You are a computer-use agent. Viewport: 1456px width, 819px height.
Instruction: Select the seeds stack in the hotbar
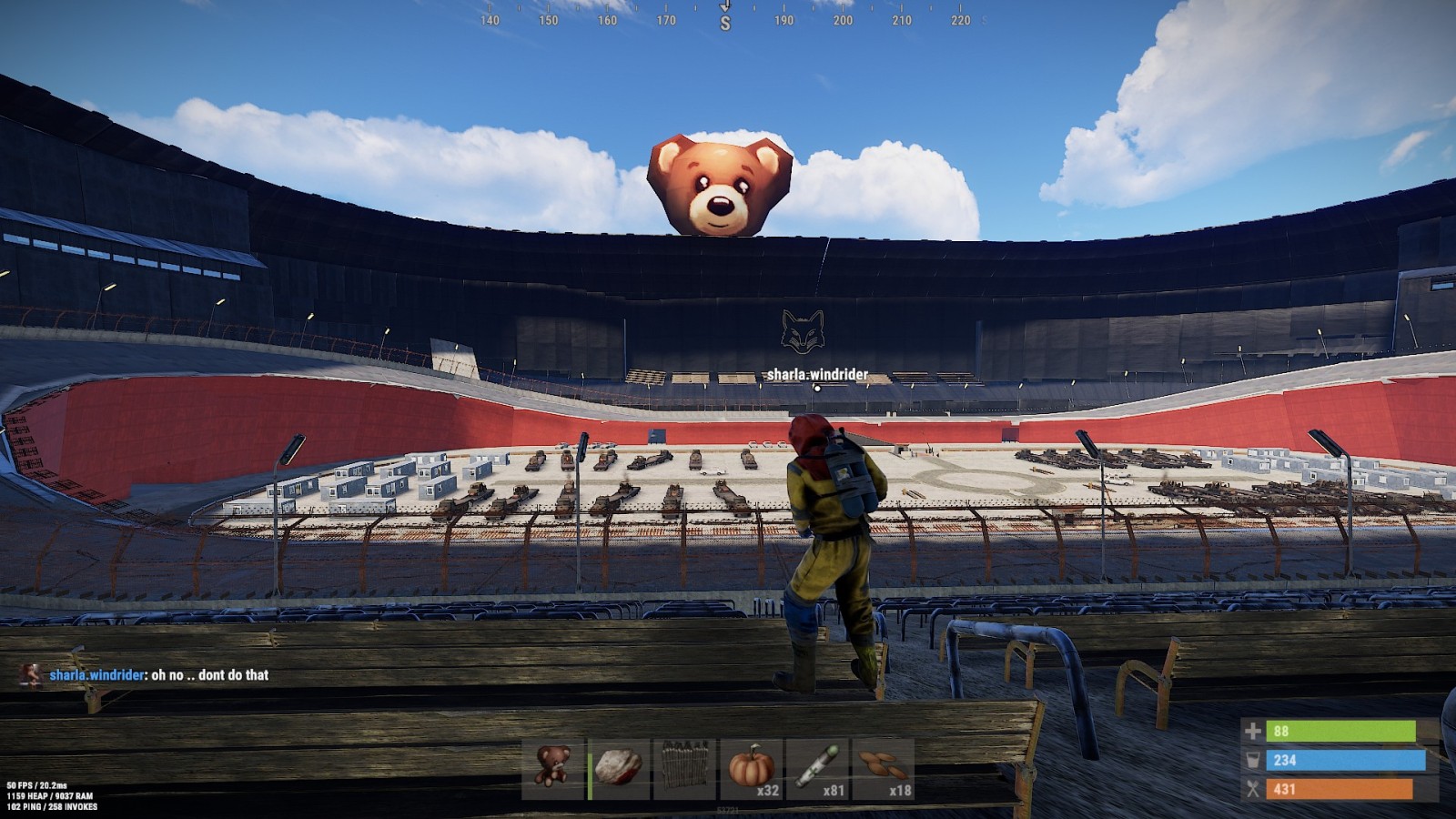(x=883, y=769)
